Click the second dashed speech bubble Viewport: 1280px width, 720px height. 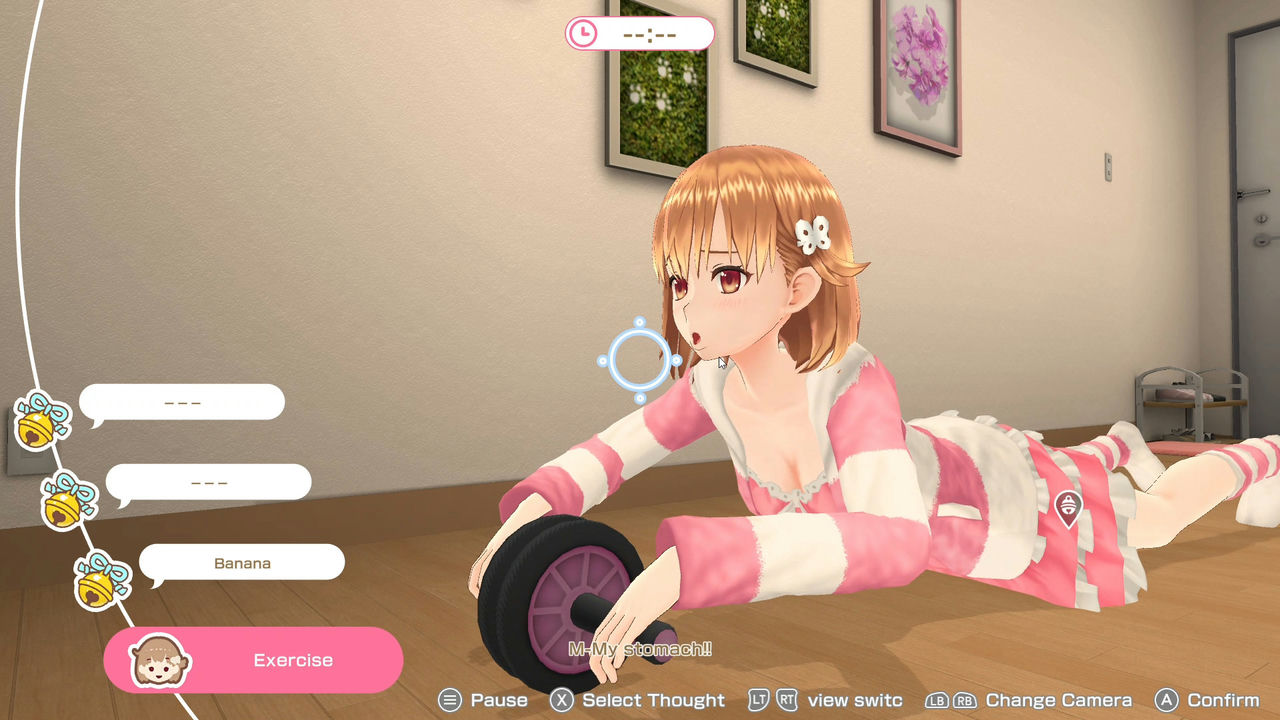[208, 482]
